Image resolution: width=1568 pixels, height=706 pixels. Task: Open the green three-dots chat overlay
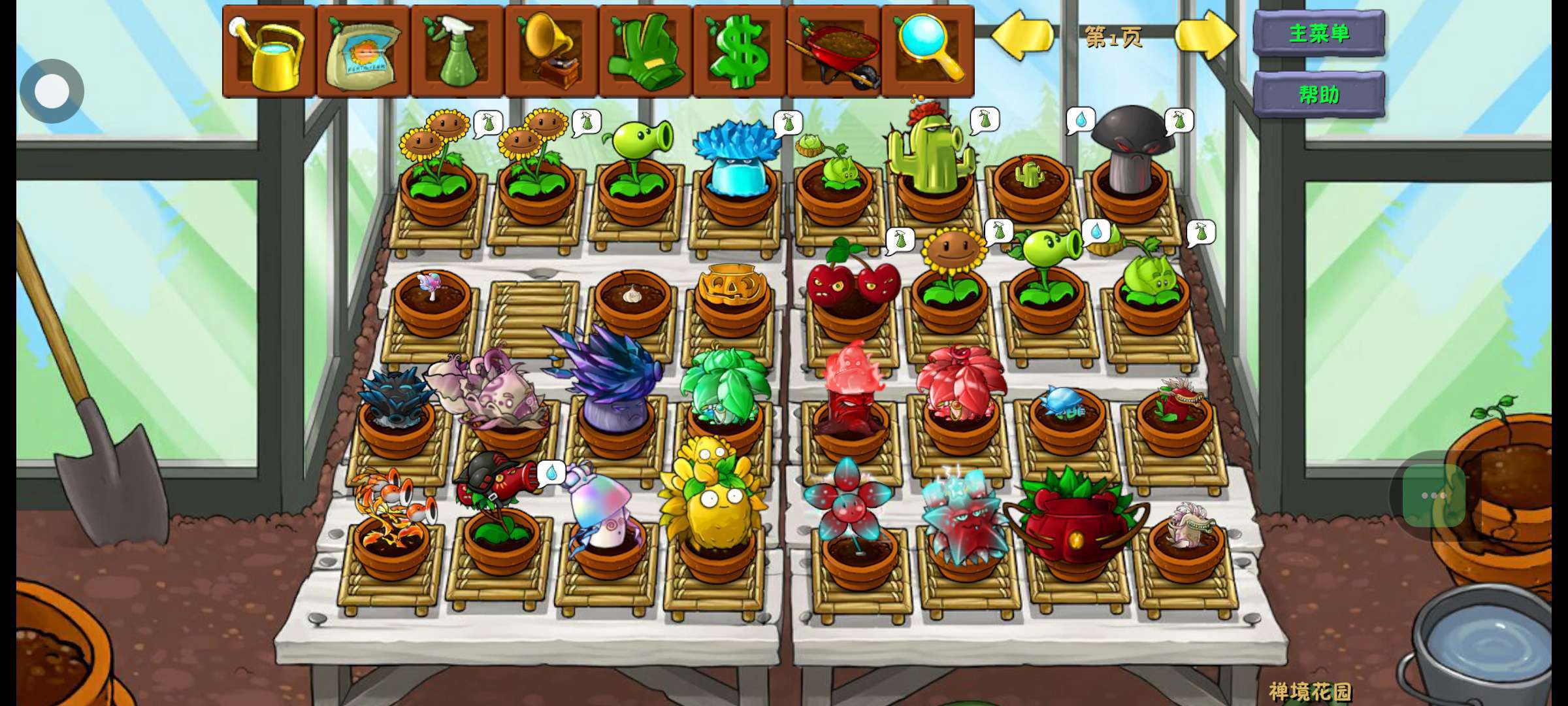pyautogui.click(x=1433, y=496)
